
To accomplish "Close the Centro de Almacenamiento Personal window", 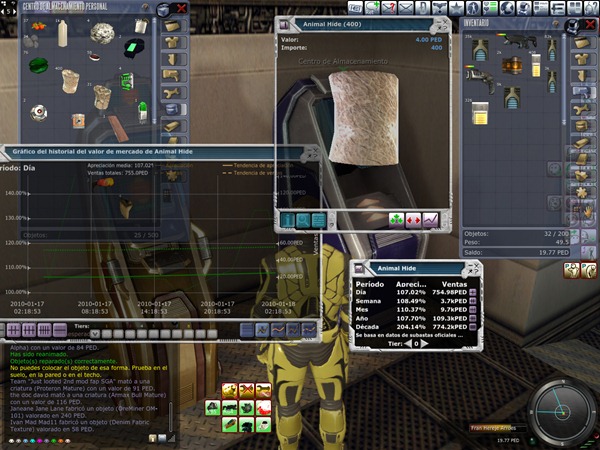I will click(181, 9).
